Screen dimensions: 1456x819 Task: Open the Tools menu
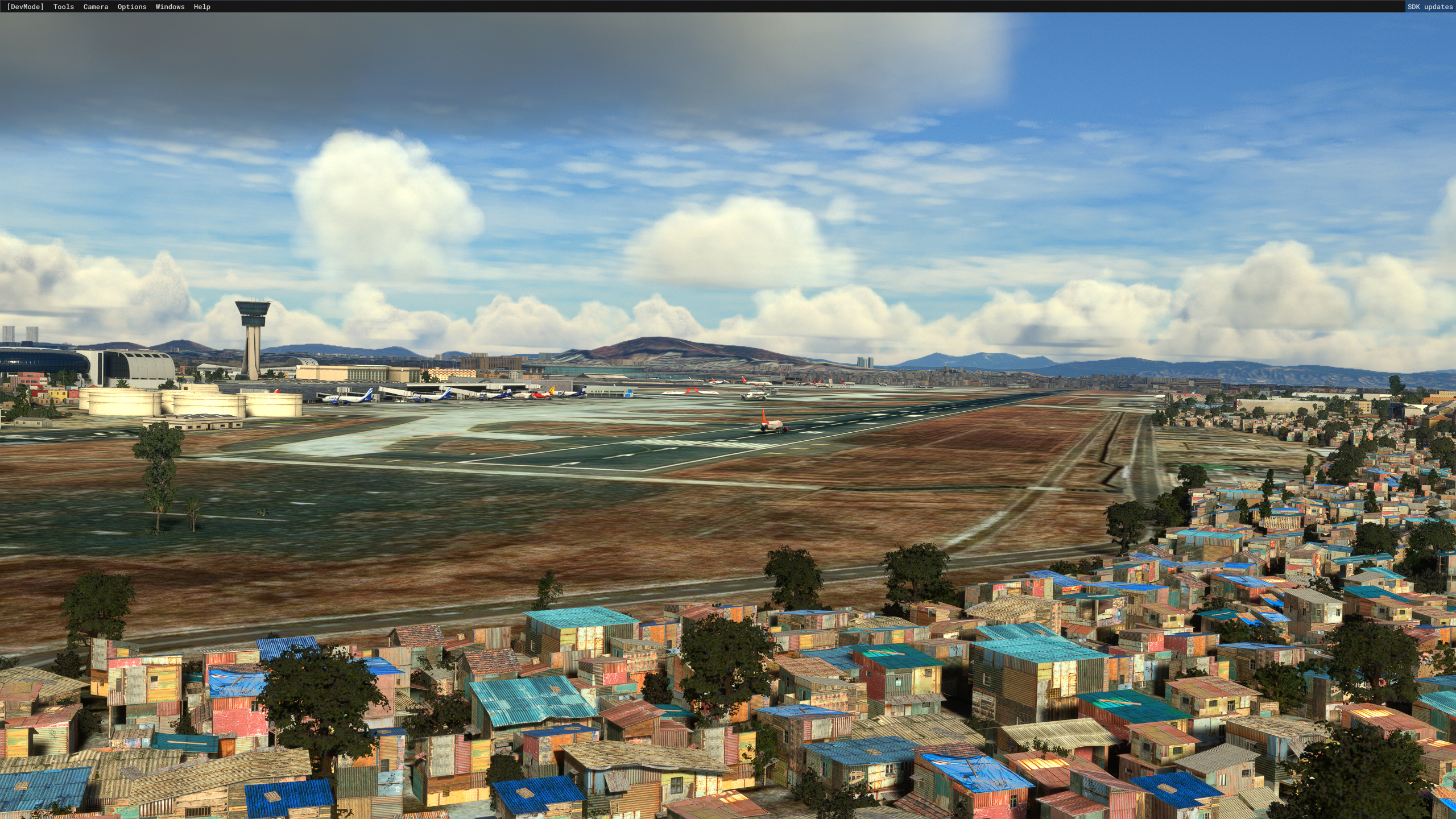pyautogui.click(x=64, y=7)
